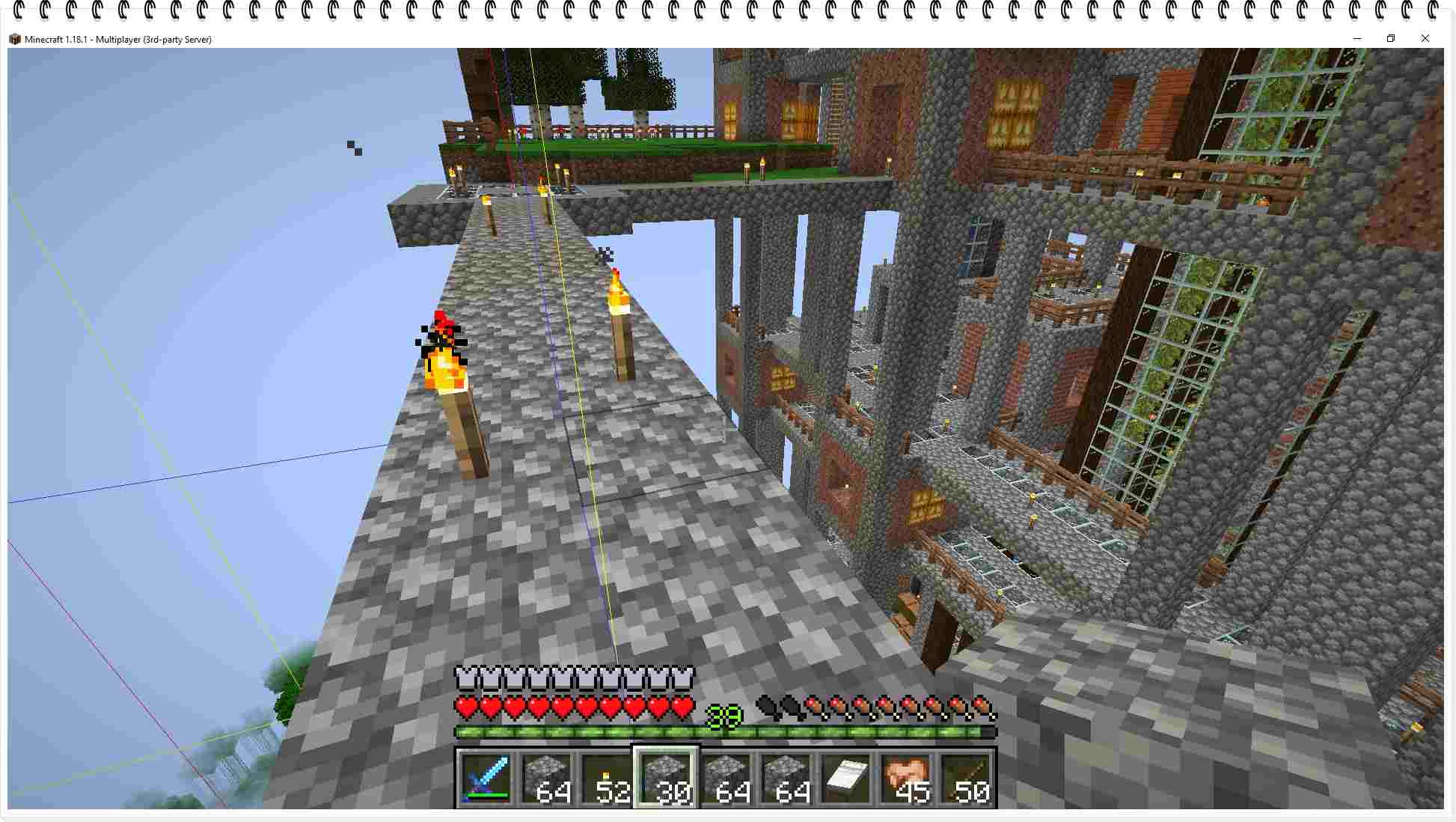Switch to the stick stack of 50
The image size is (1456, 822).
(965, 778)
